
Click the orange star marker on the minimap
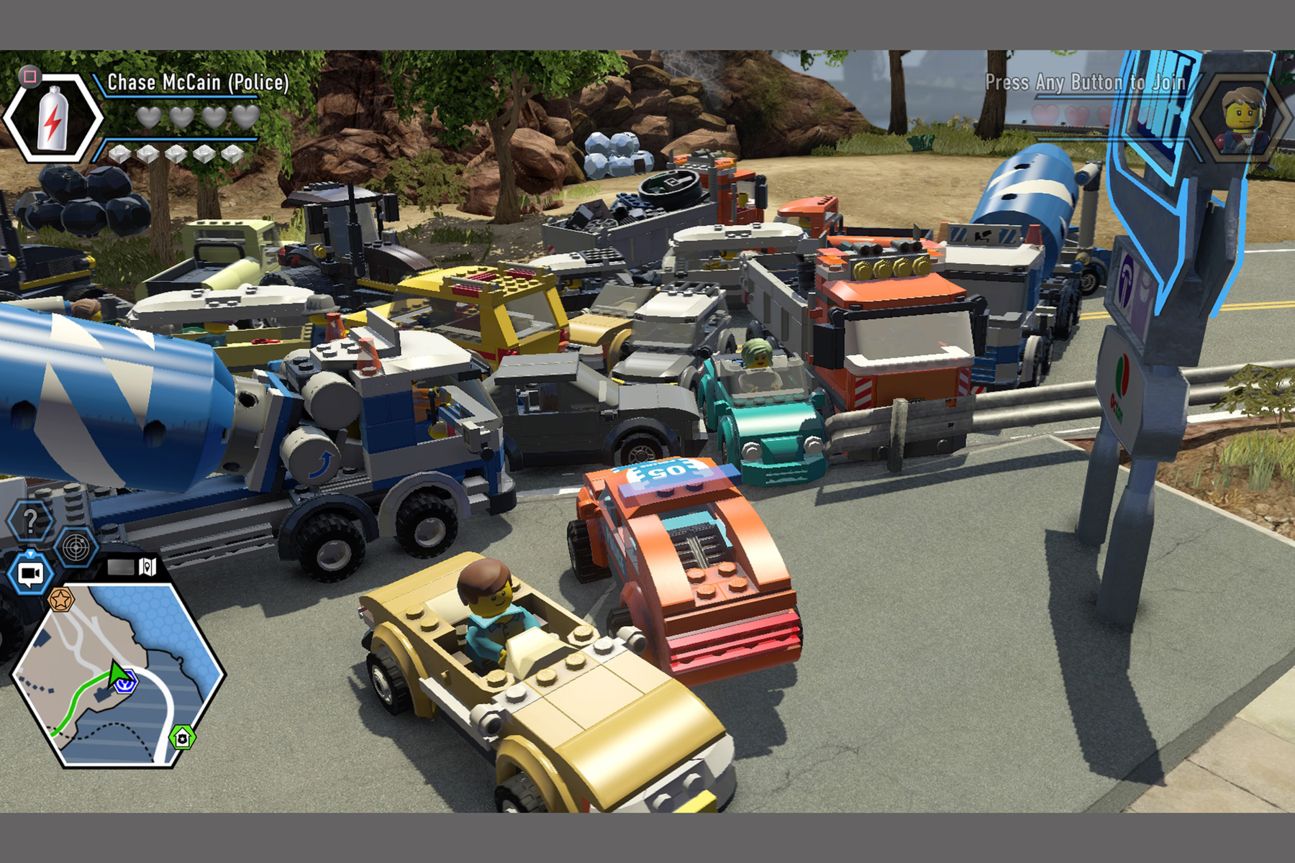point(62,600)
